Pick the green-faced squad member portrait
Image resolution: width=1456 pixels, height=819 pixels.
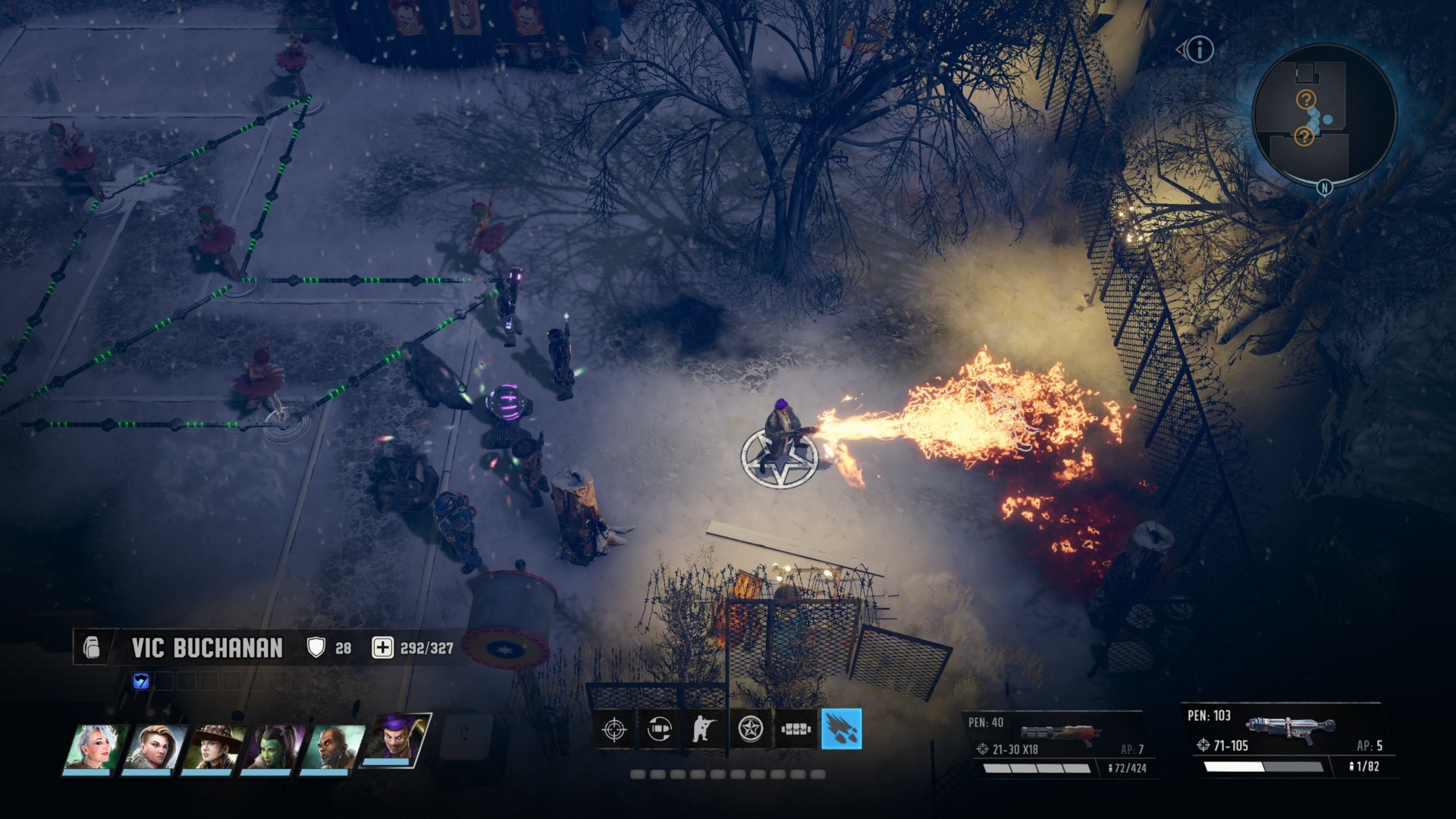point(273,747)
